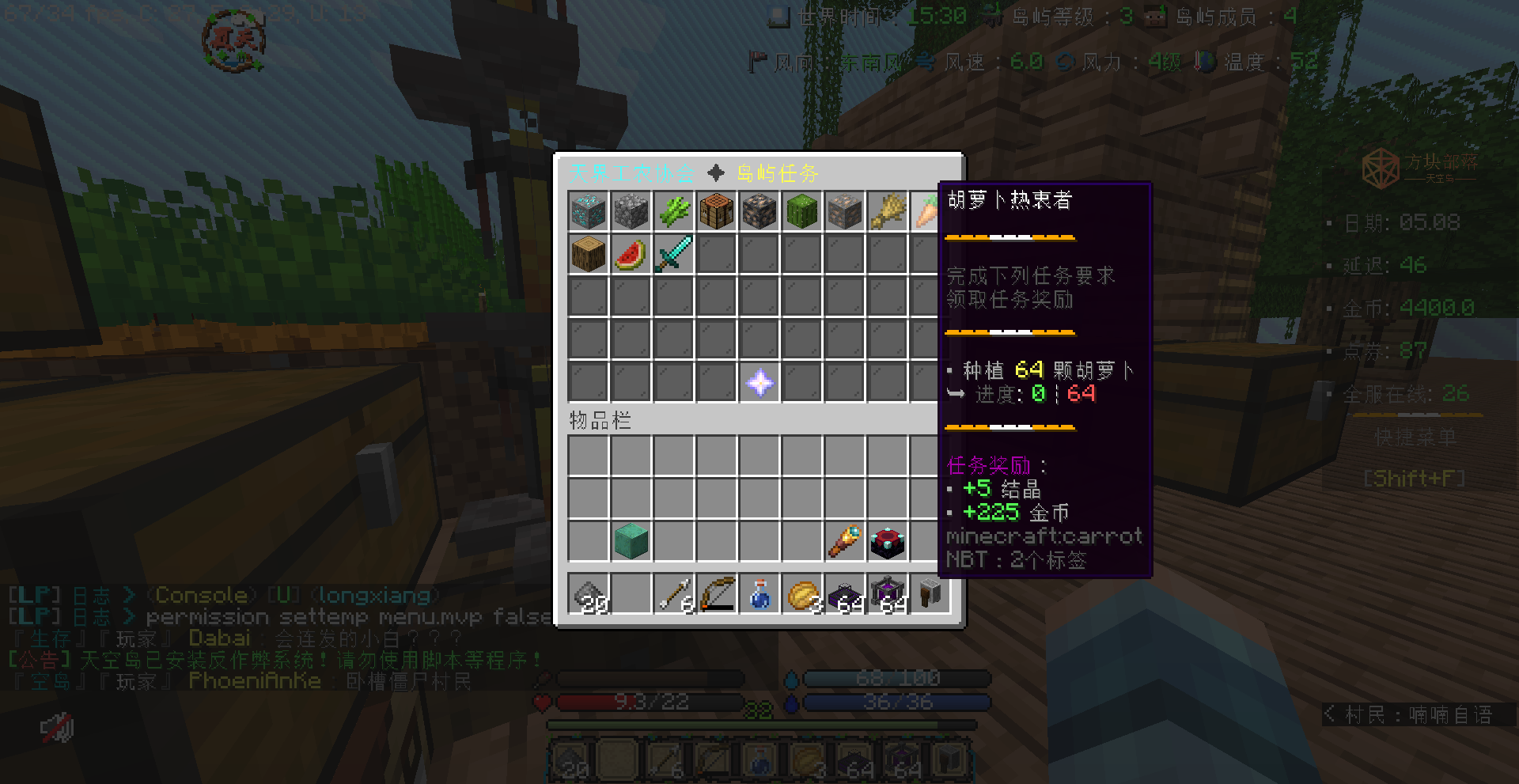Click the diamond sword quest icon
This screenshot has height=784, width=1519.
tap(674, 253)
